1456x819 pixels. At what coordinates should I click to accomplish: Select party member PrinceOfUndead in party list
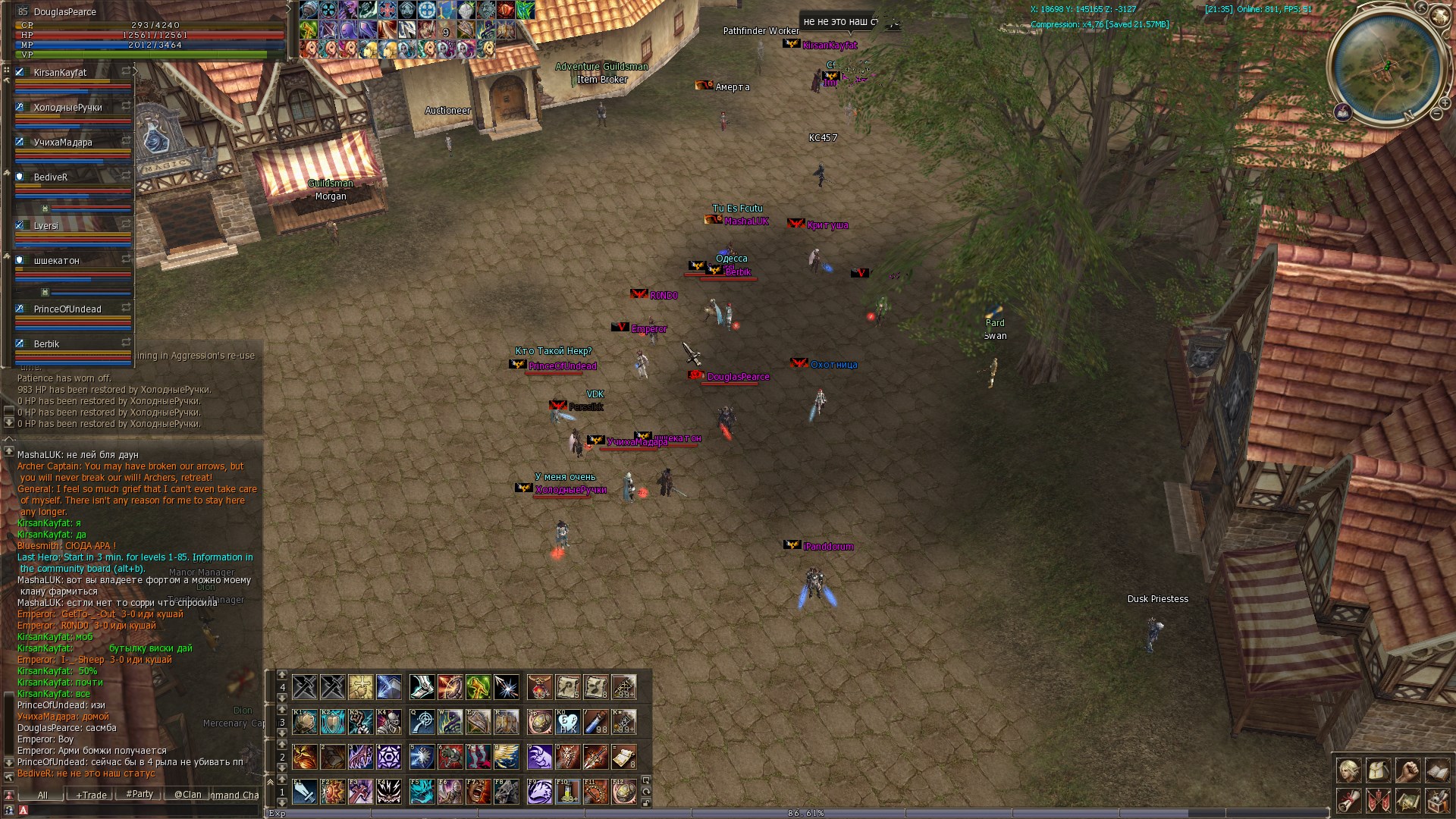tap(67, 309)
